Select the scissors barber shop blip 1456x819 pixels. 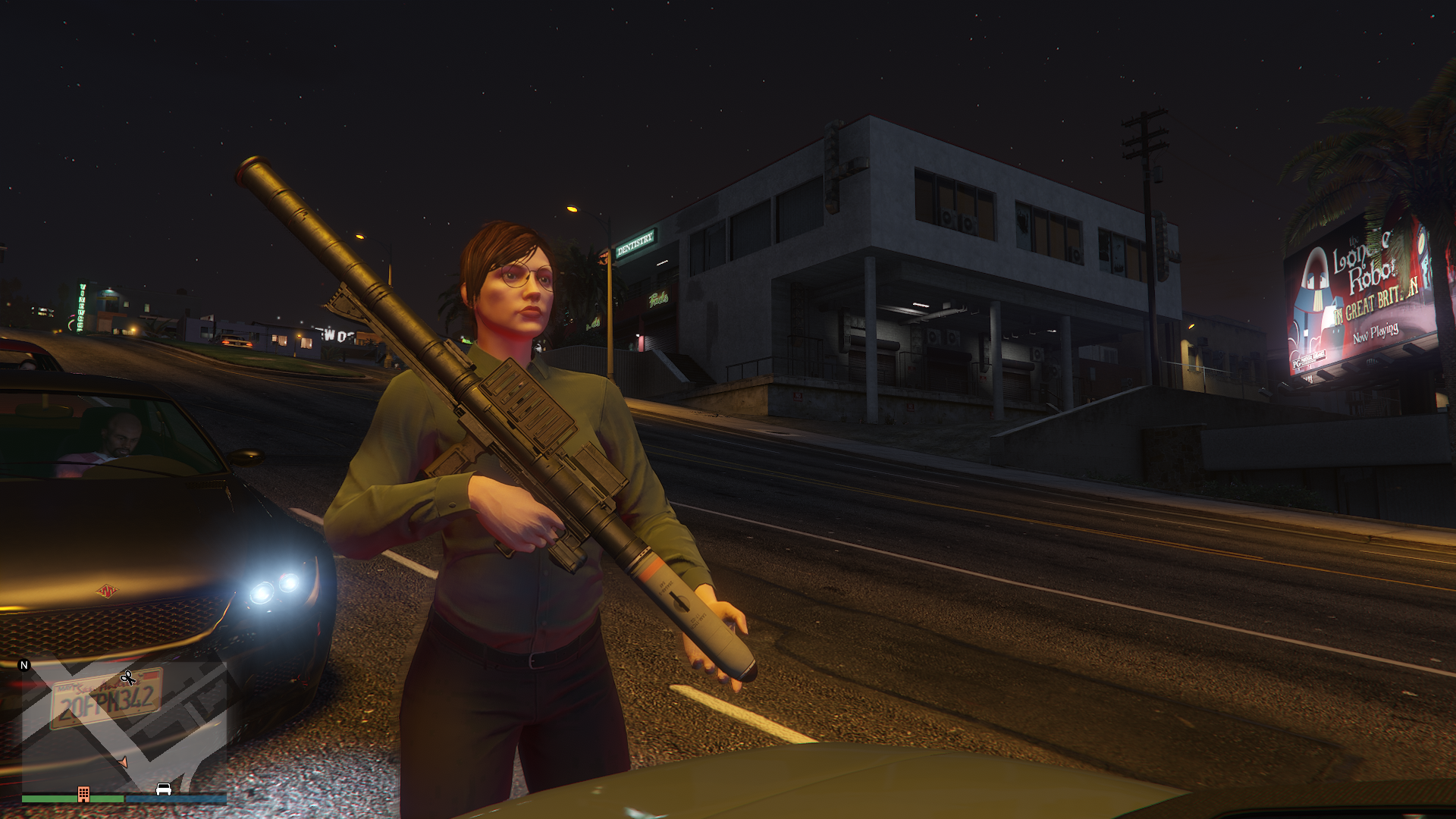point(128,677)
